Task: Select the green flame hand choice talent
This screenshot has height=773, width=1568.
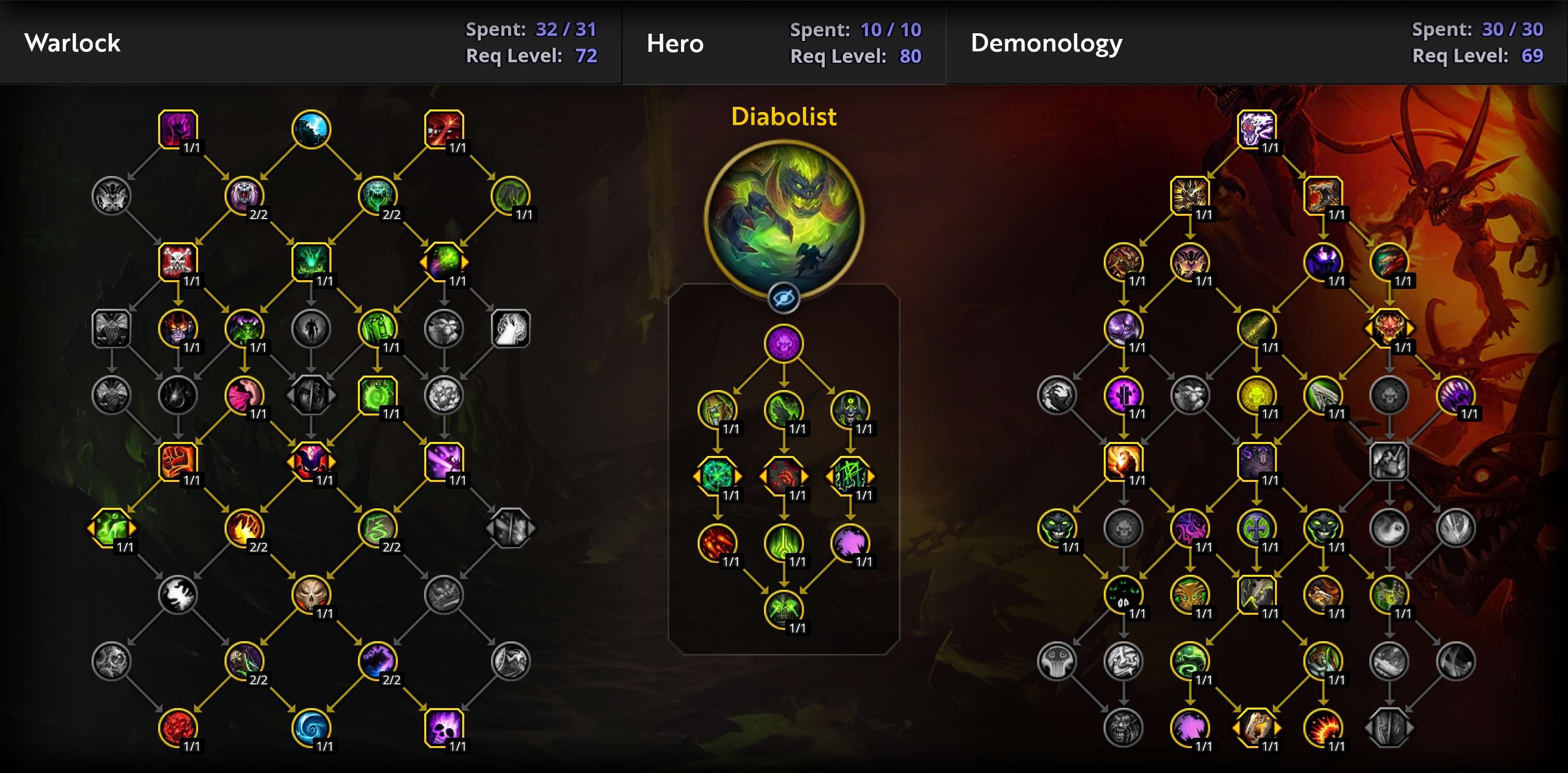Action: [x=112, y=528]
